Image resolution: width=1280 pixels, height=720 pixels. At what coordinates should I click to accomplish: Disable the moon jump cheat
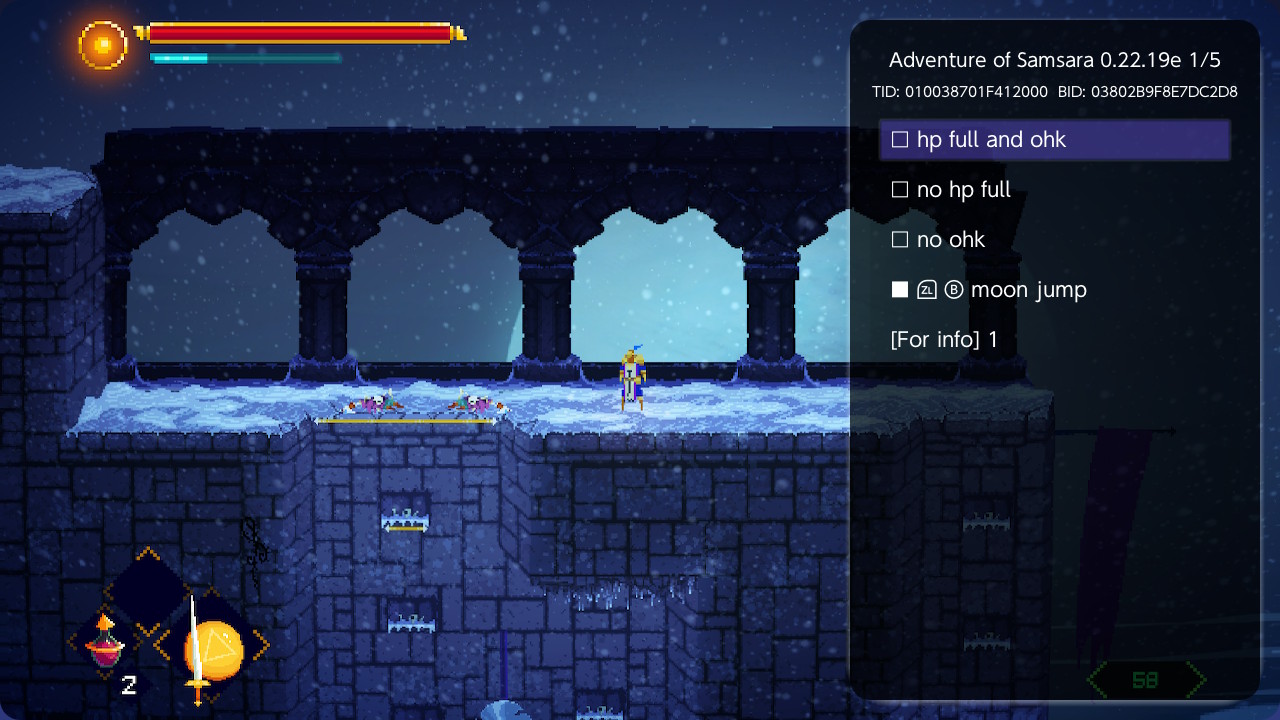[899, 289]
